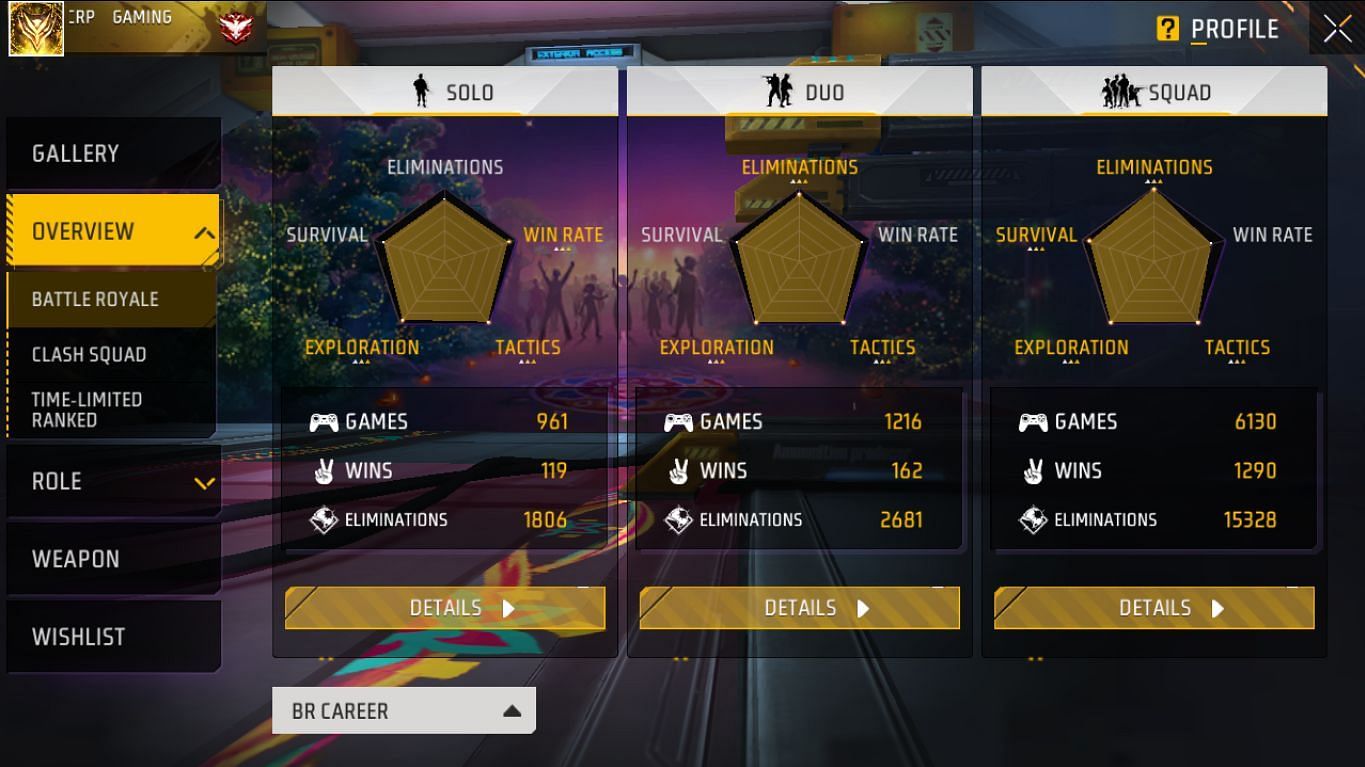Click the Weapon sidebar entry
The image size is (1365, 767).
point(75,559)
